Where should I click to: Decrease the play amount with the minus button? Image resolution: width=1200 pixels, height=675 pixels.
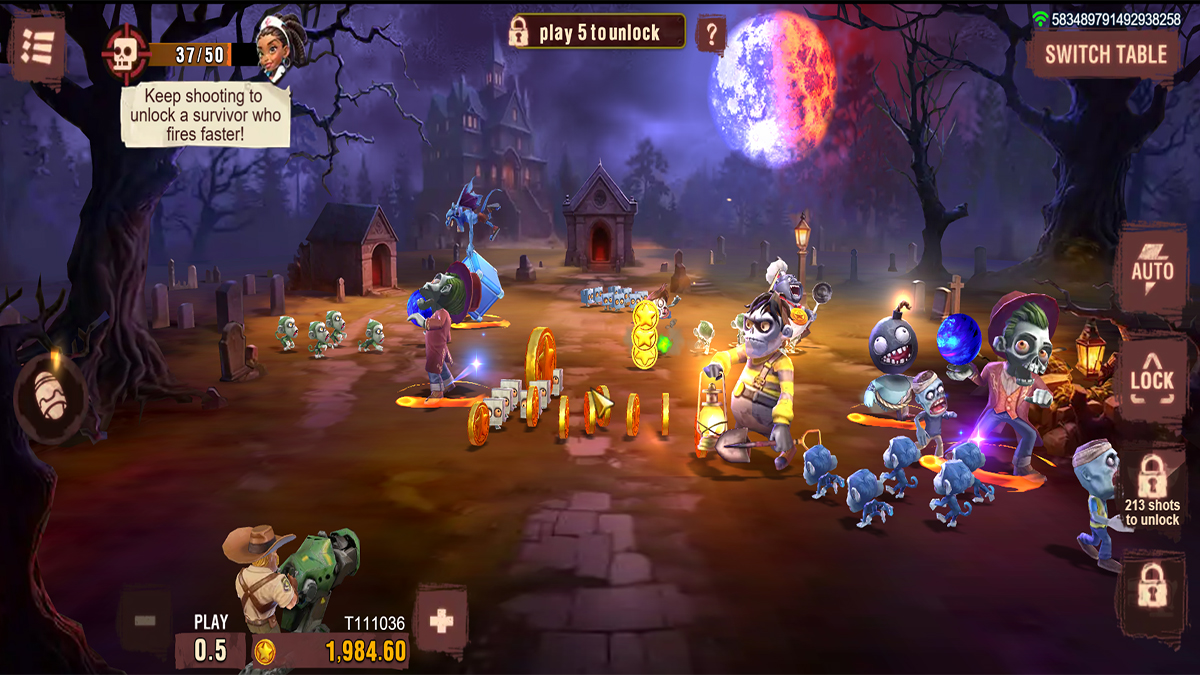point(145,621)
